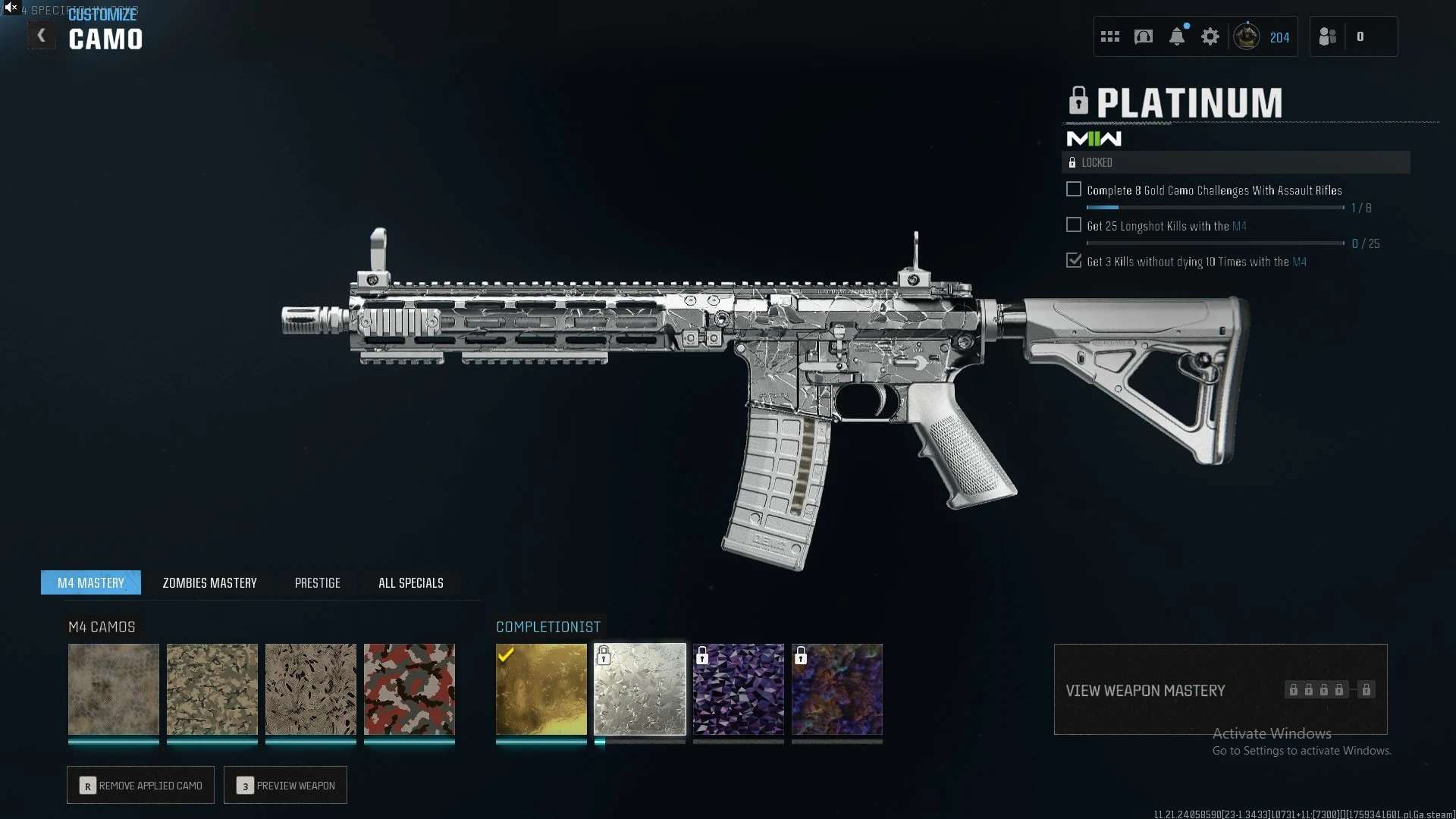
Task: Select the locked Platinum camo tile
Action: 640,689
